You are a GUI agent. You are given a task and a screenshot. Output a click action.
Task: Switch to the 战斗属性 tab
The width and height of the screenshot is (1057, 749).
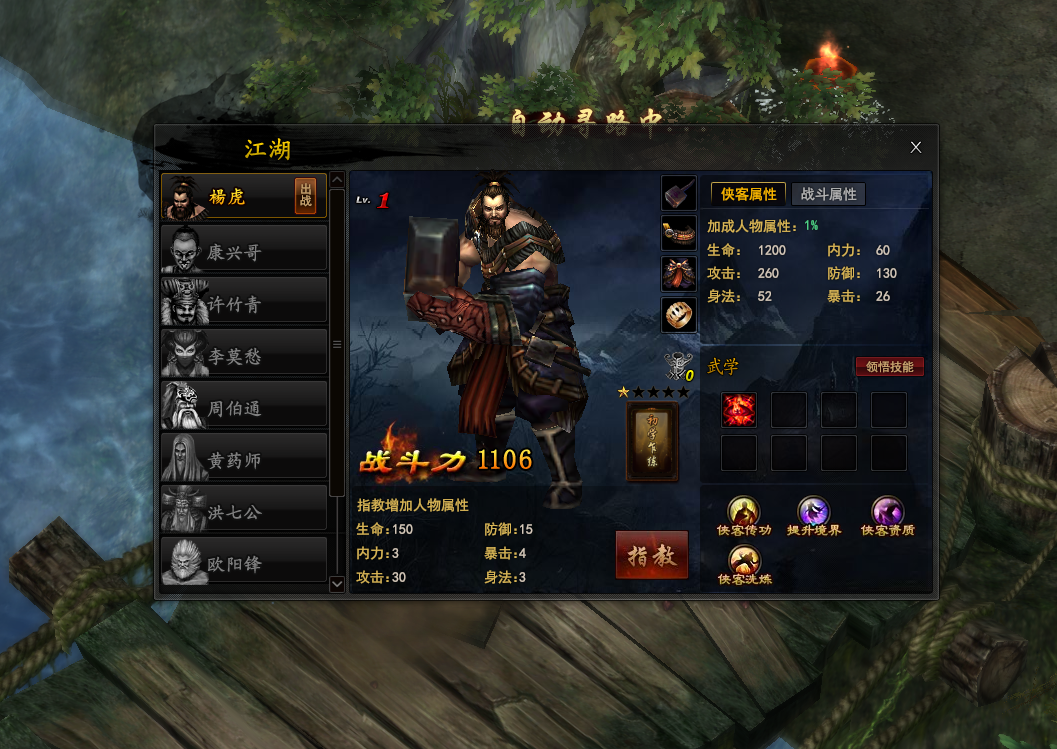pos(828,194)
